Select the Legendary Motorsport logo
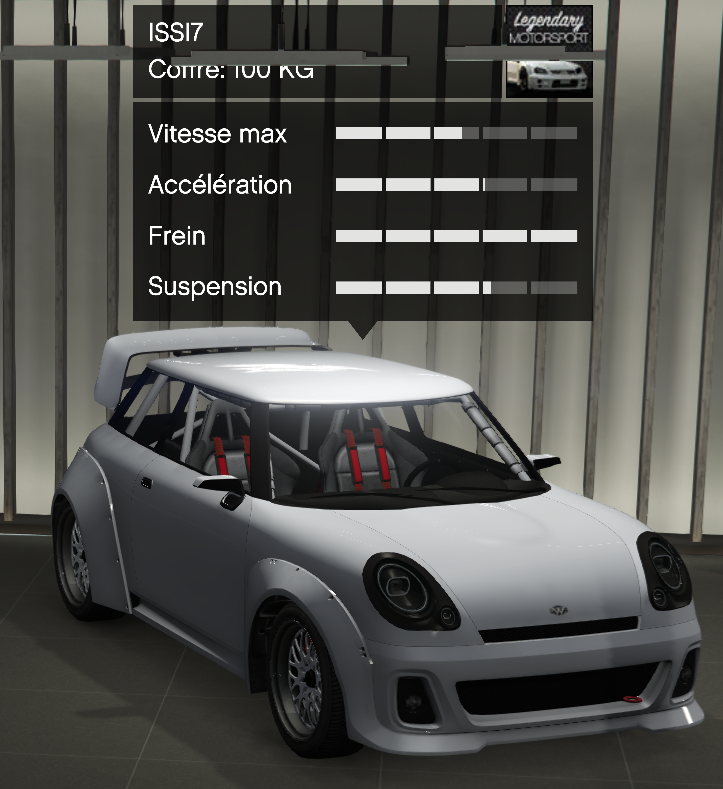Viewport: 723px width, 789px height. click(x=549, y=27)
